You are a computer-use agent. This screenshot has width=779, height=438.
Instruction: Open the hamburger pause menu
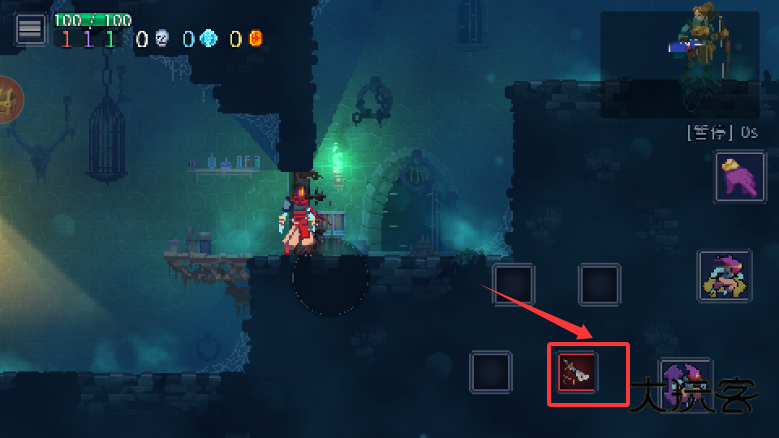(30, 29)
